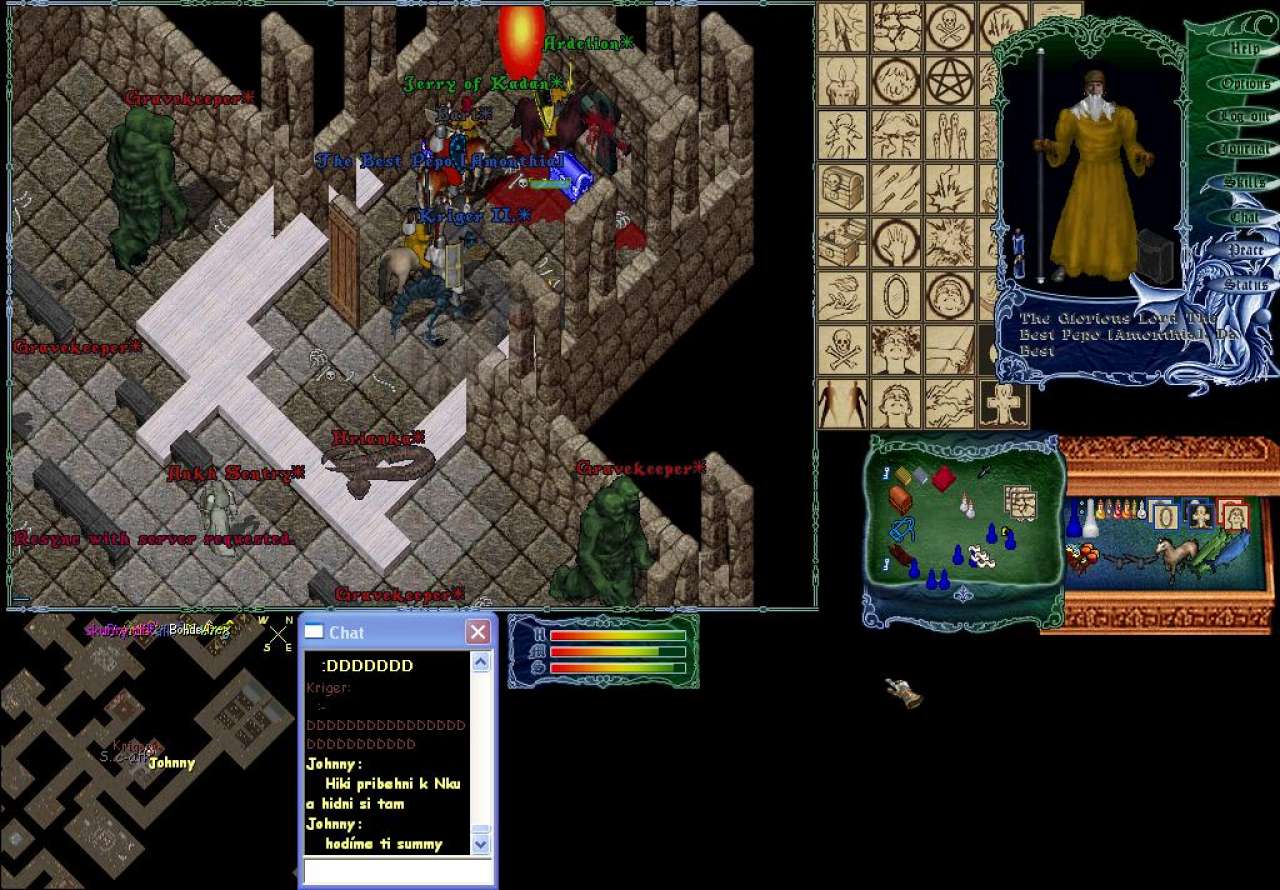Open the Options menu
This screenshot has height=890, width=1280.
1245,84
